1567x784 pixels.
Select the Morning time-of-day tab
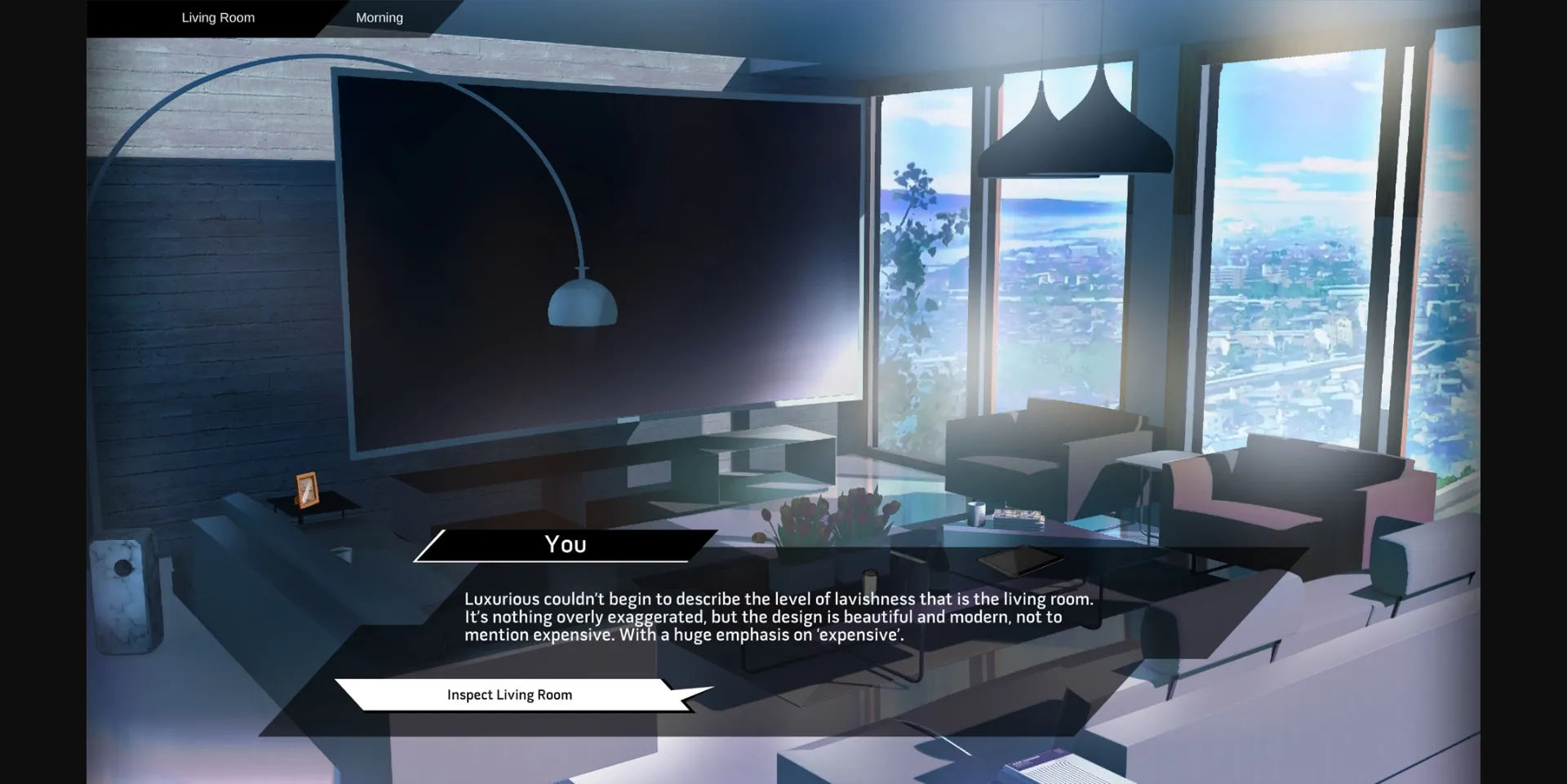(379, 17)
